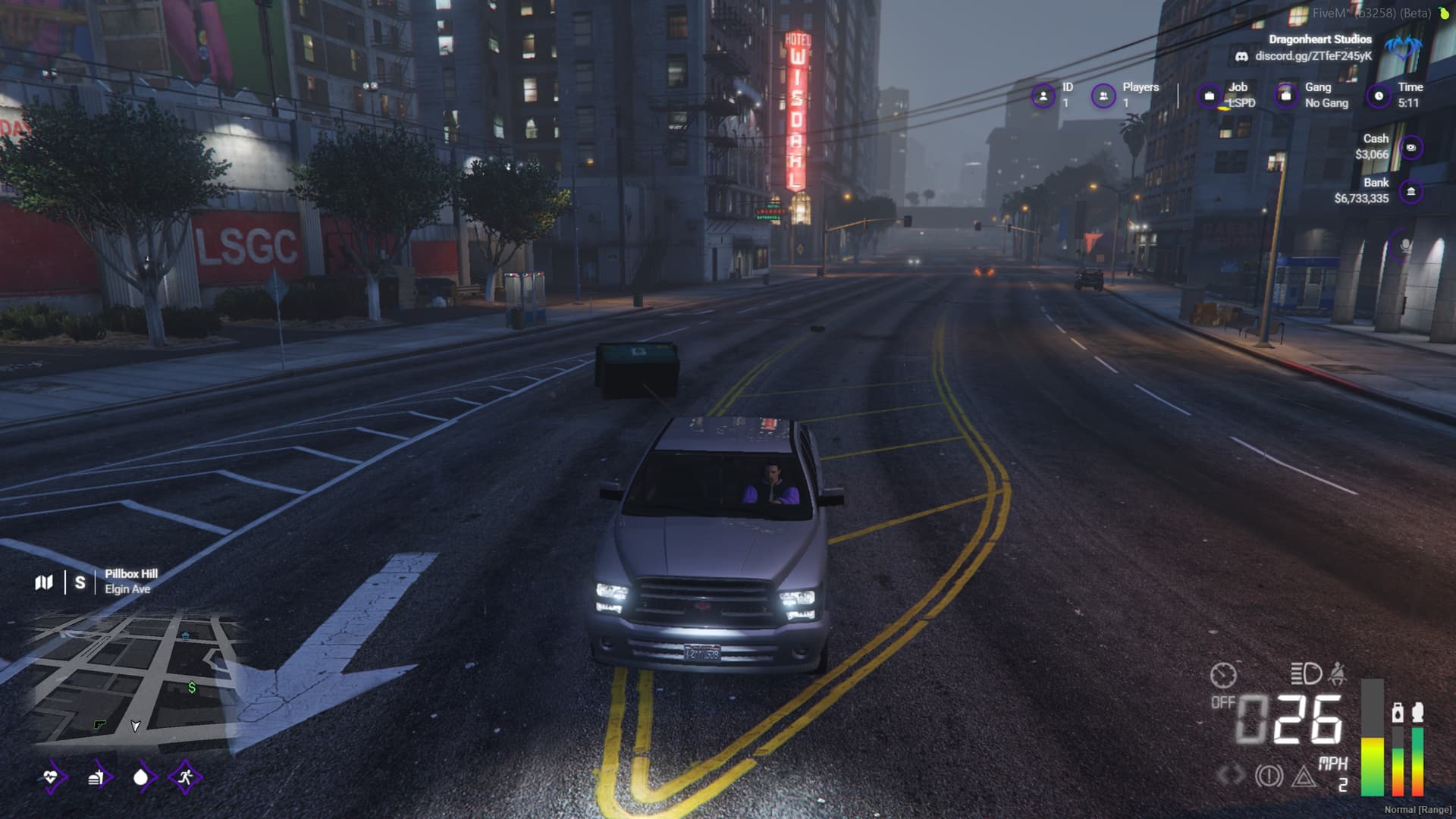
Task: Open the Discord invite link
Action: (x=1313, y=56)
